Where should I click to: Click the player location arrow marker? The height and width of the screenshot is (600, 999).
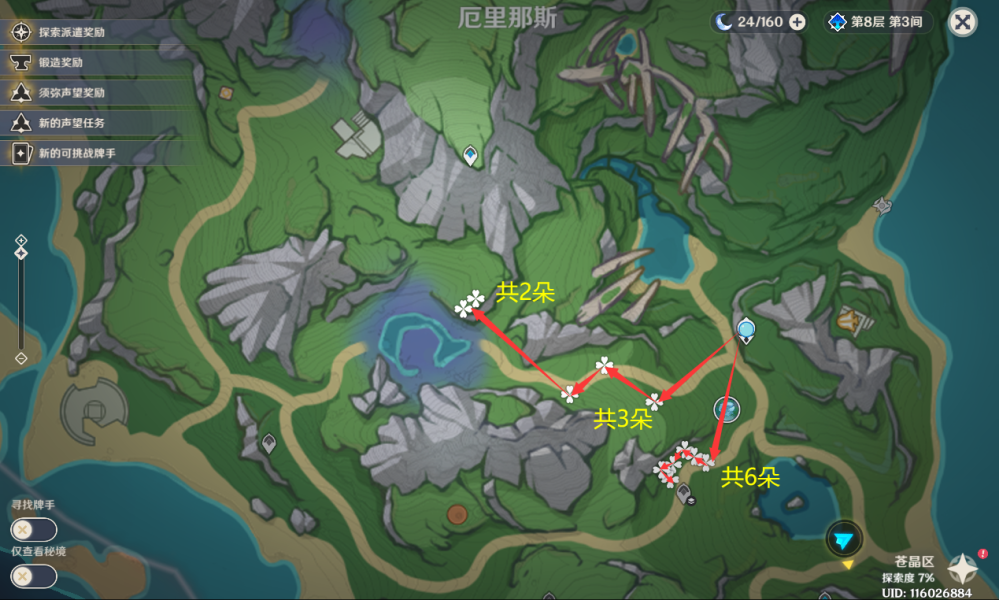coord(845,539)
